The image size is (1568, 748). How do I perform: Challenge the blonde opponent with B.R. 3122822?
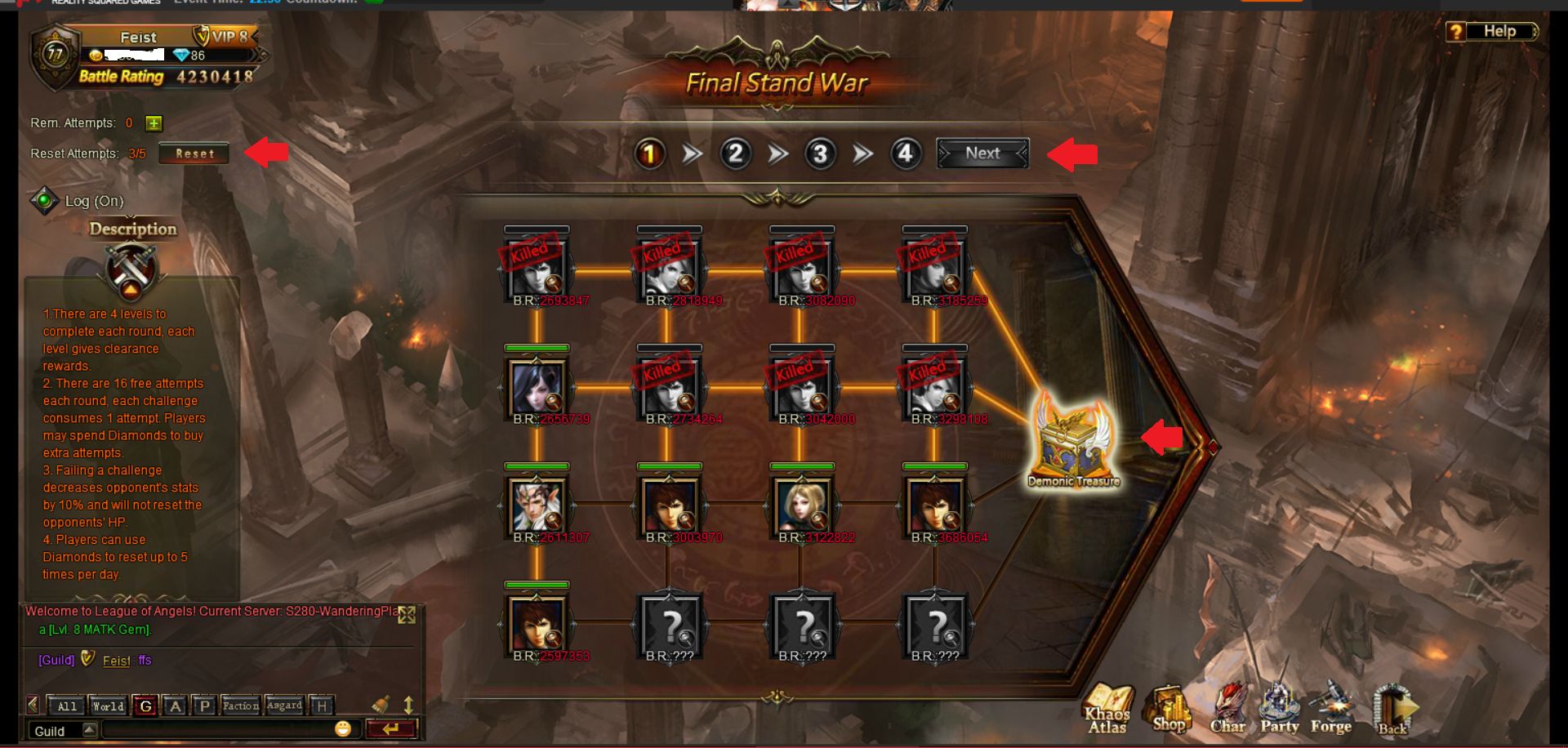point(802,505)
